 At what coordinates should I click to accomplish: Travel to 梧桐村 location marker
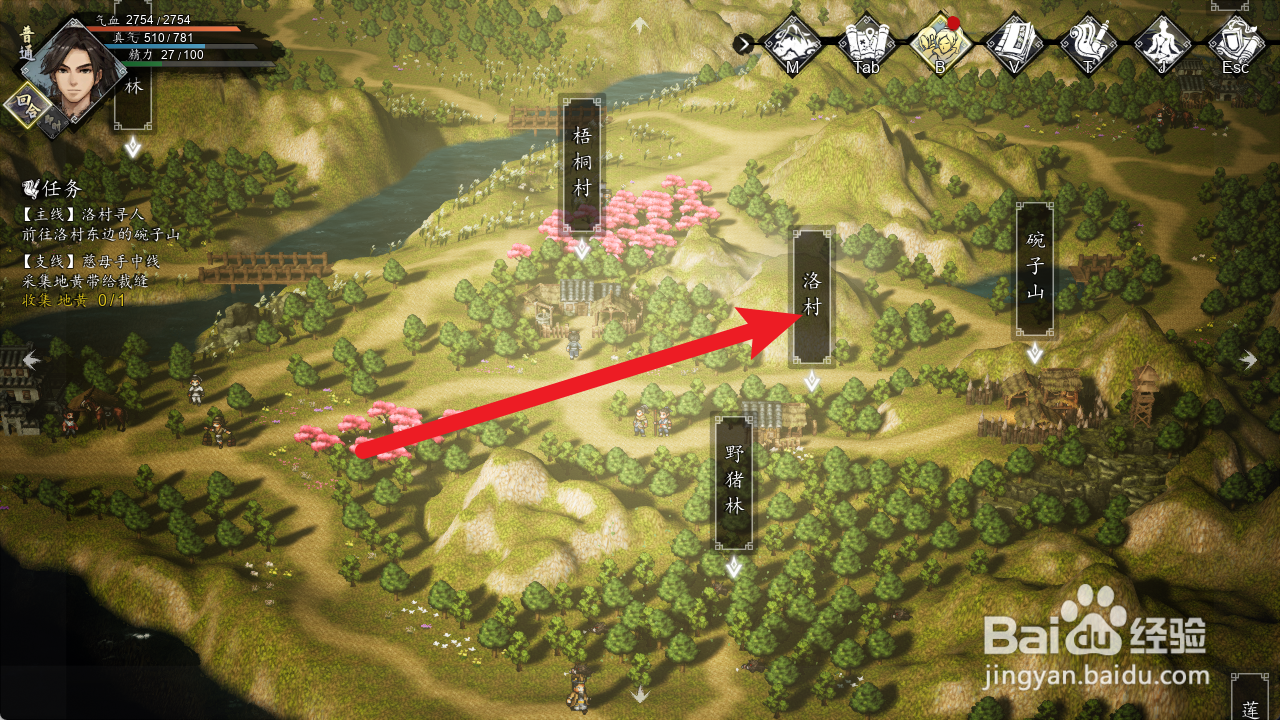pos(582,162)
